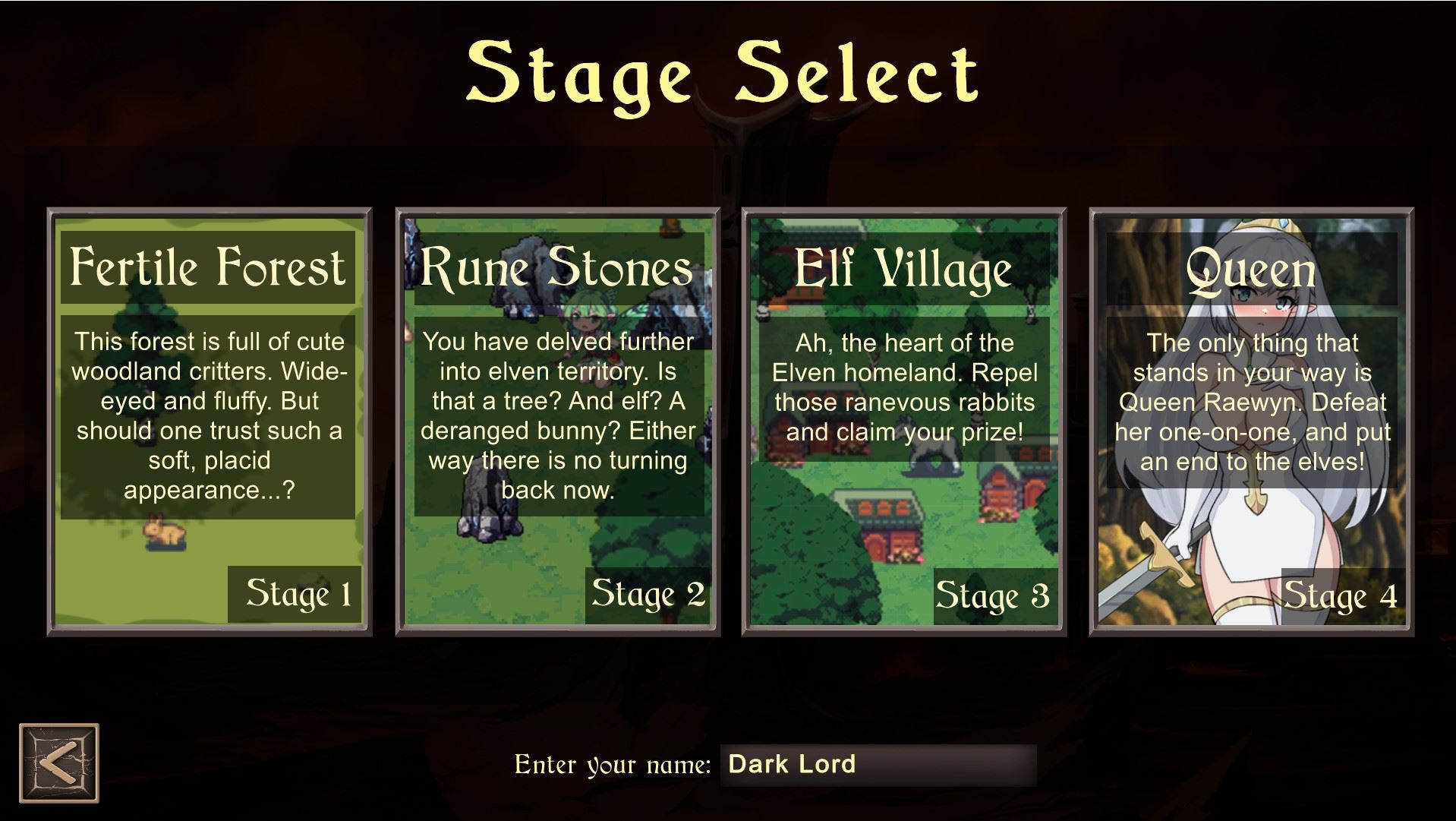1456x821 pixels.
Task: Focus the name entry field
Action: [877, 764]
